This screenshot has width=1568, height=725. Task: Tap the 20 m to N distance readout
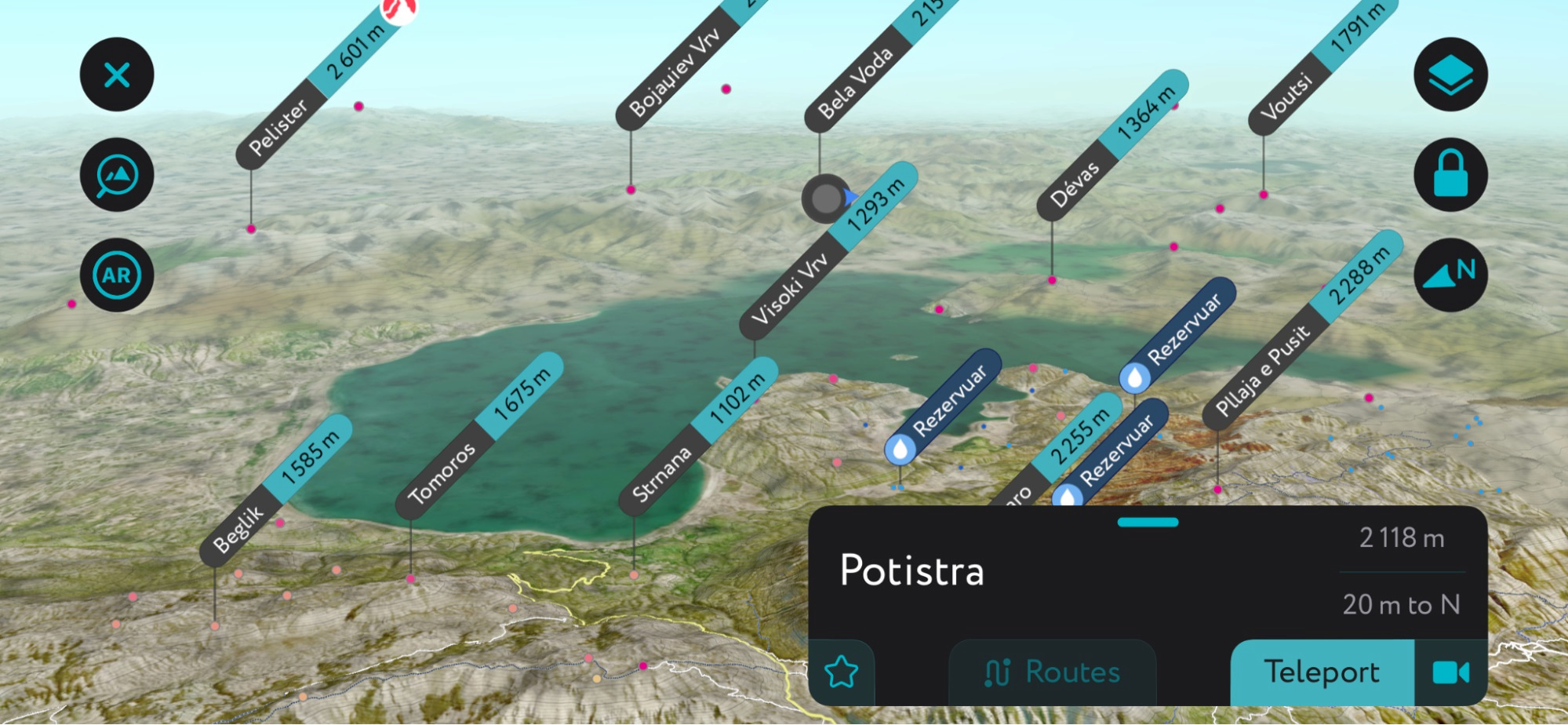pos(1401,603)
